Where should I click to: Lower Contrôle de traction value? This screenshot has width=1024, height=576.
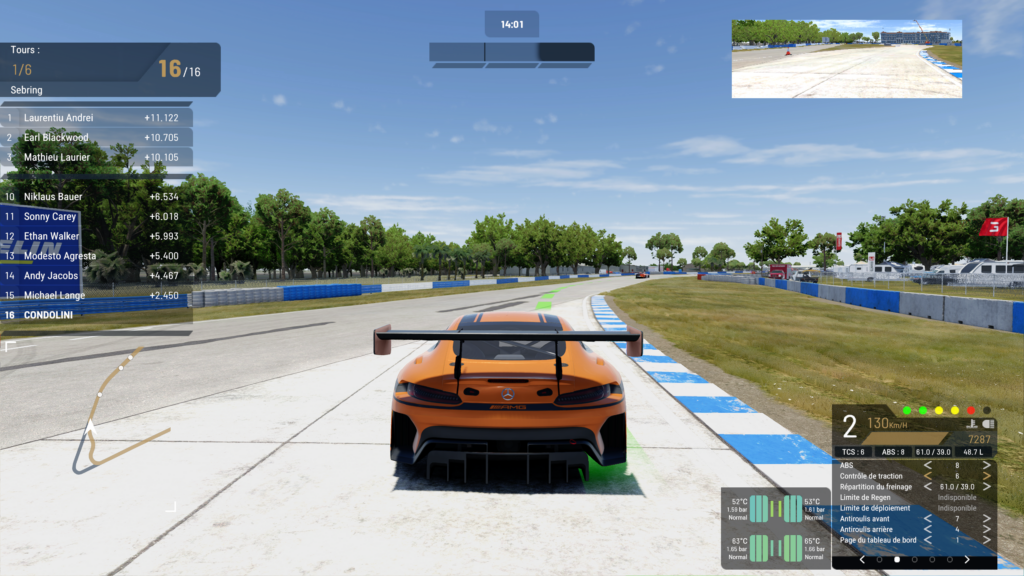[x=928, y=476]
